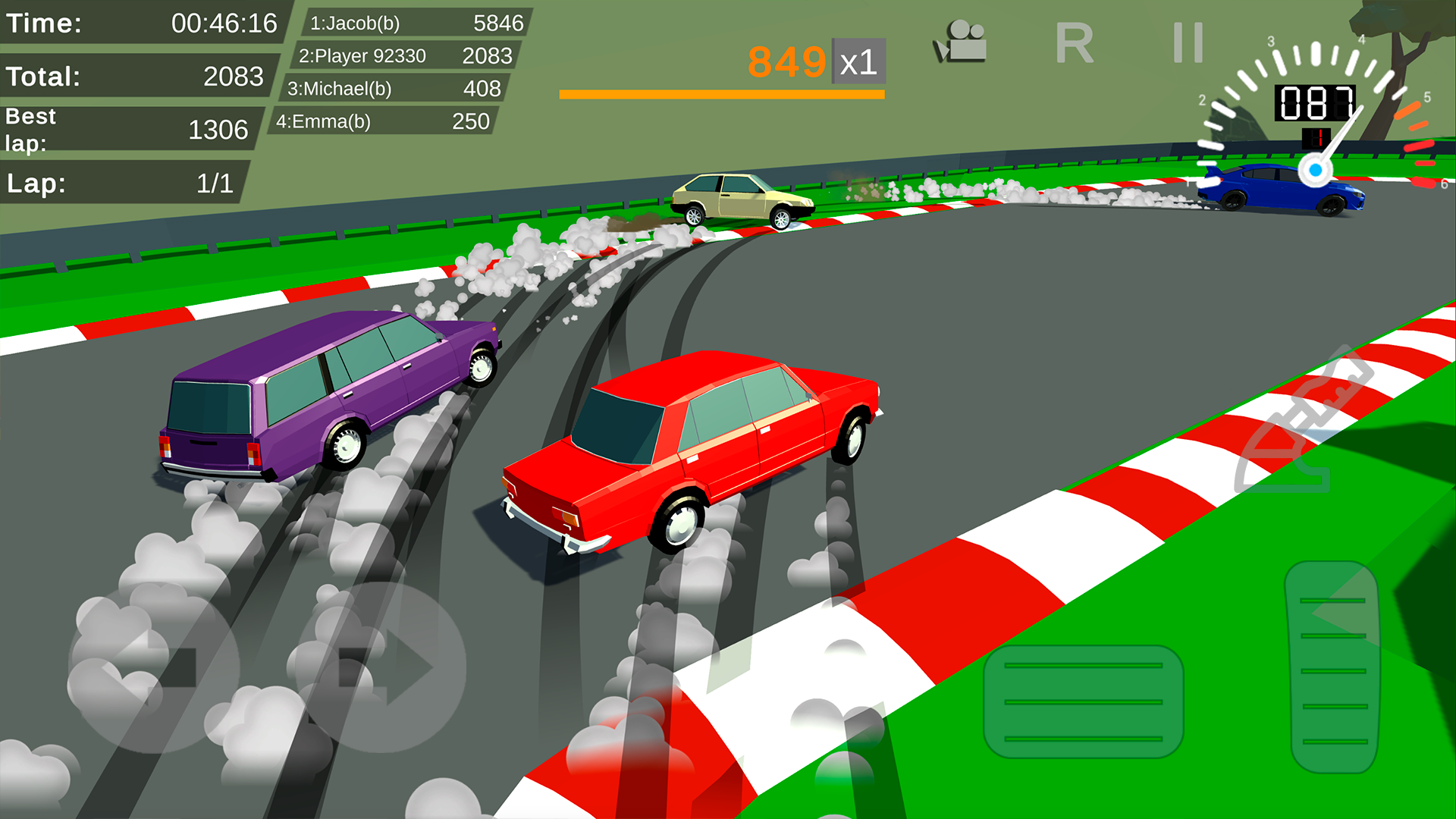Click the orange drift progress bar
1456x819 pixels.
[x=720, y=93]
